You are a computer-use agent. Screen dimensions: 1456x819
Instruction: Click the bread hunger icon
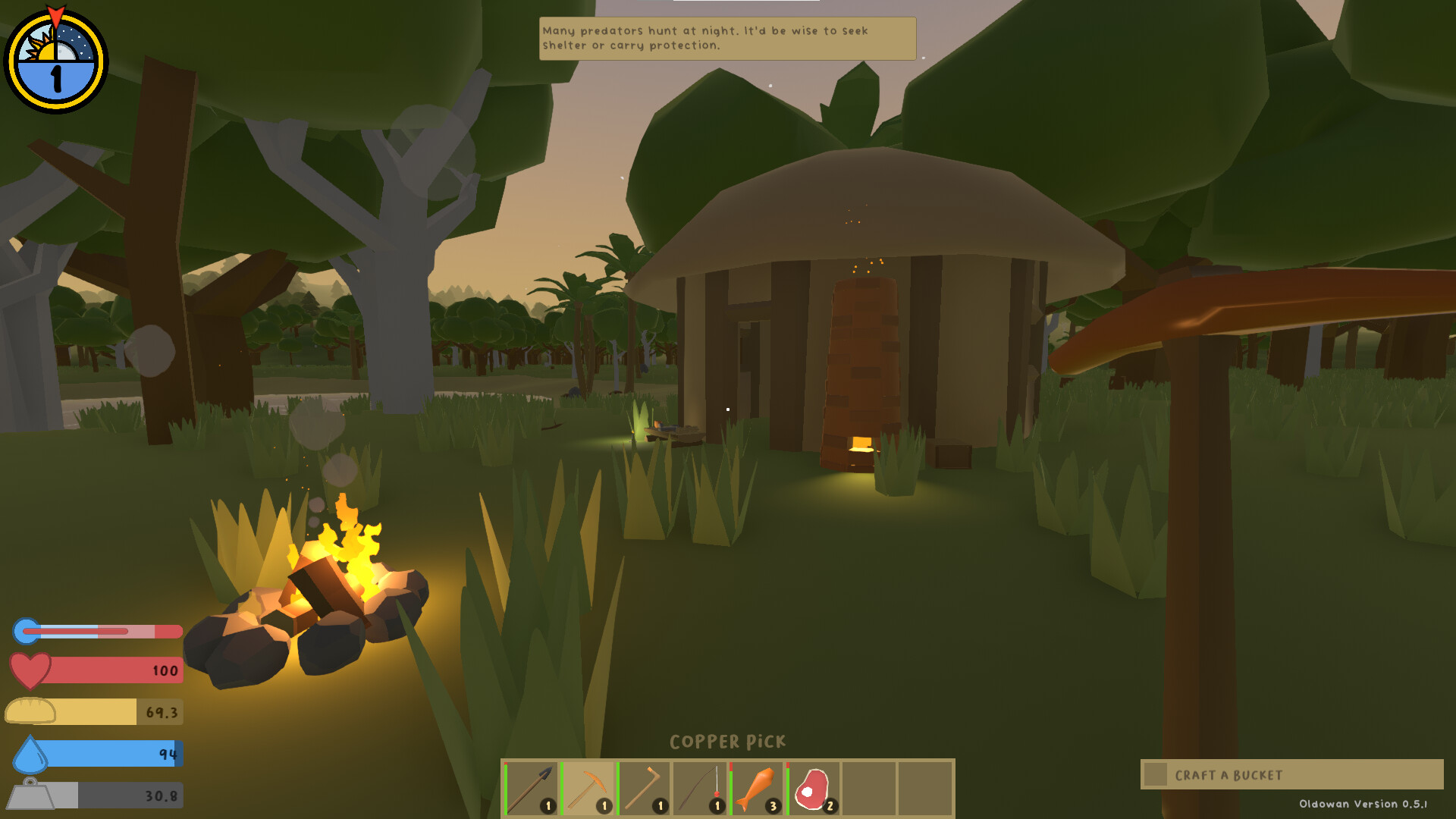[x=30, y=711]
